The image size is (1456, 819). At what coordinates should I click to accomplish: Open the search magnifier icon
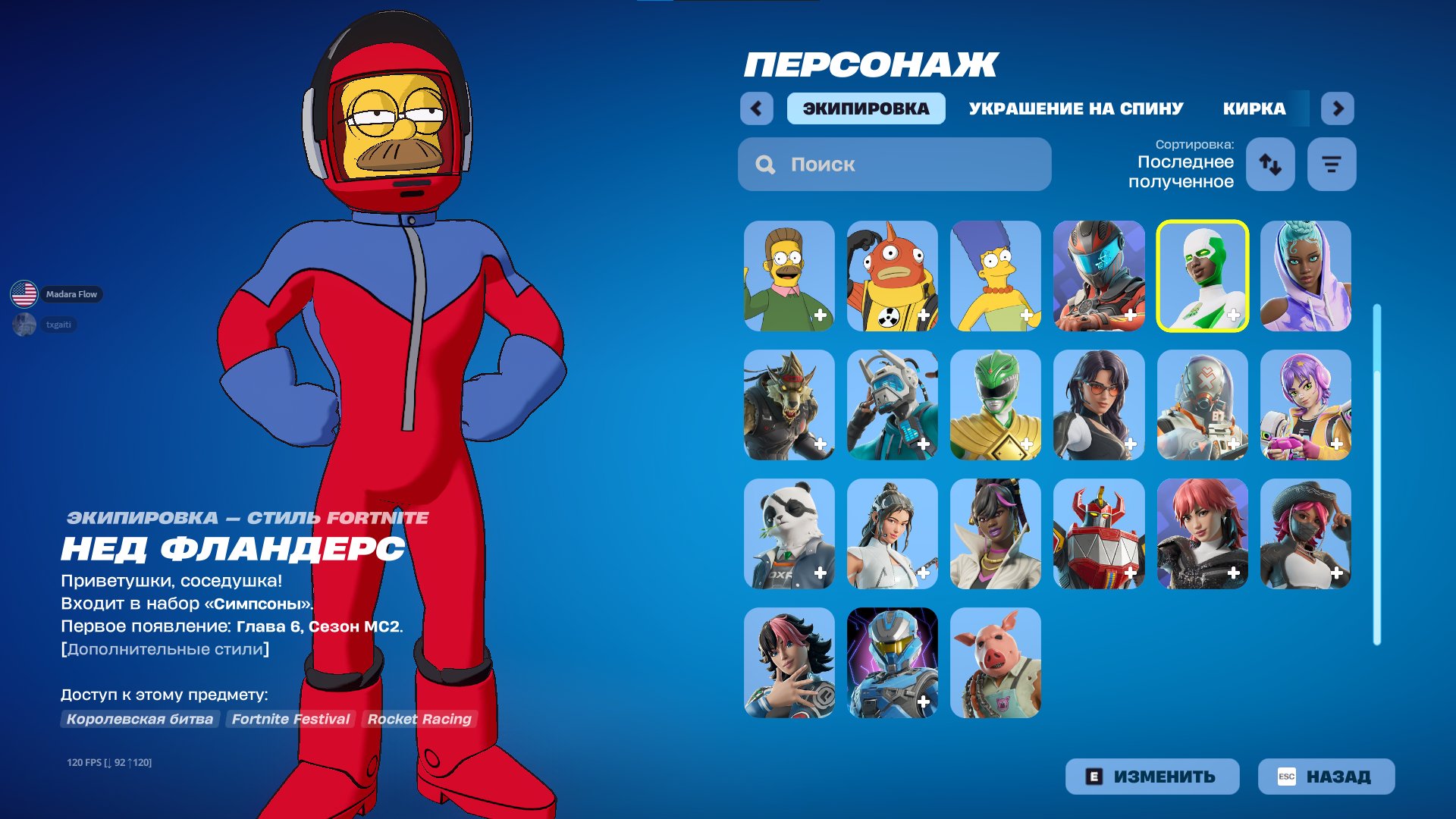[x=764, y=164]
